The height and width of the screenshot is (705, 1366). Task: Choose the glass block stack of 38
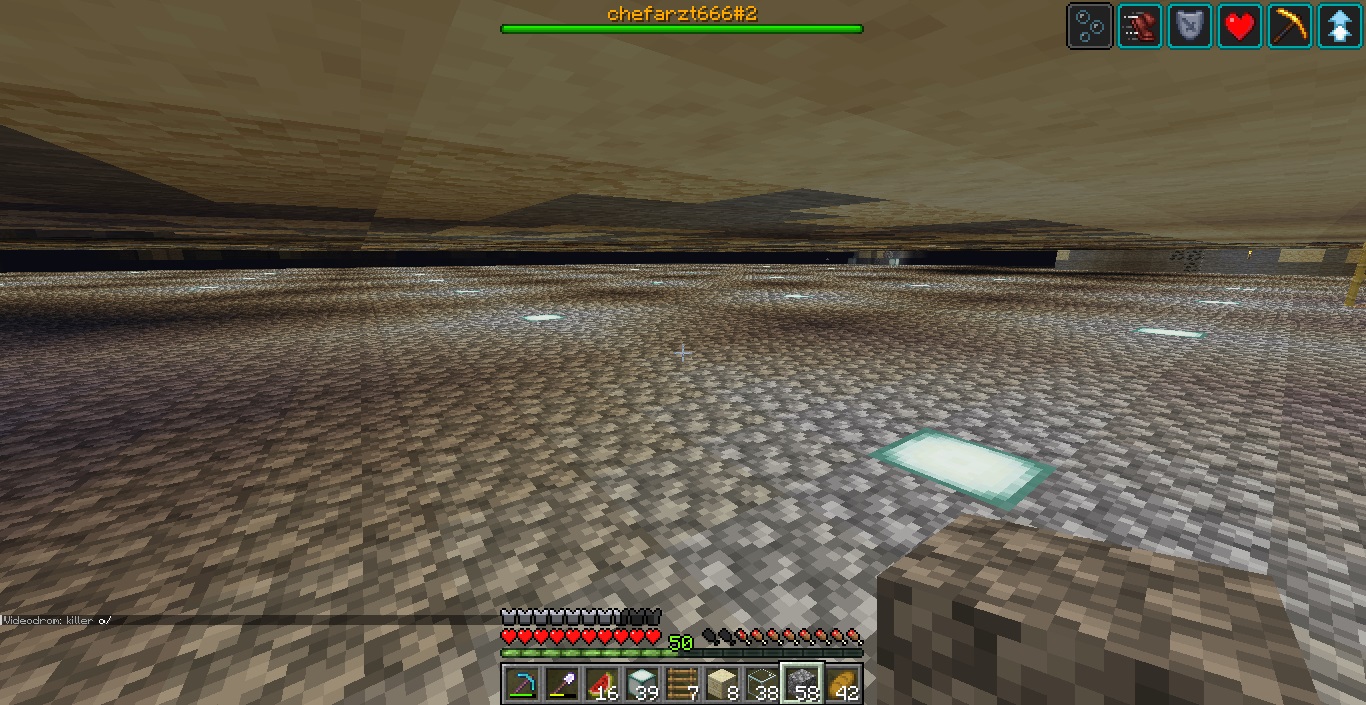[x=761, y=684]
